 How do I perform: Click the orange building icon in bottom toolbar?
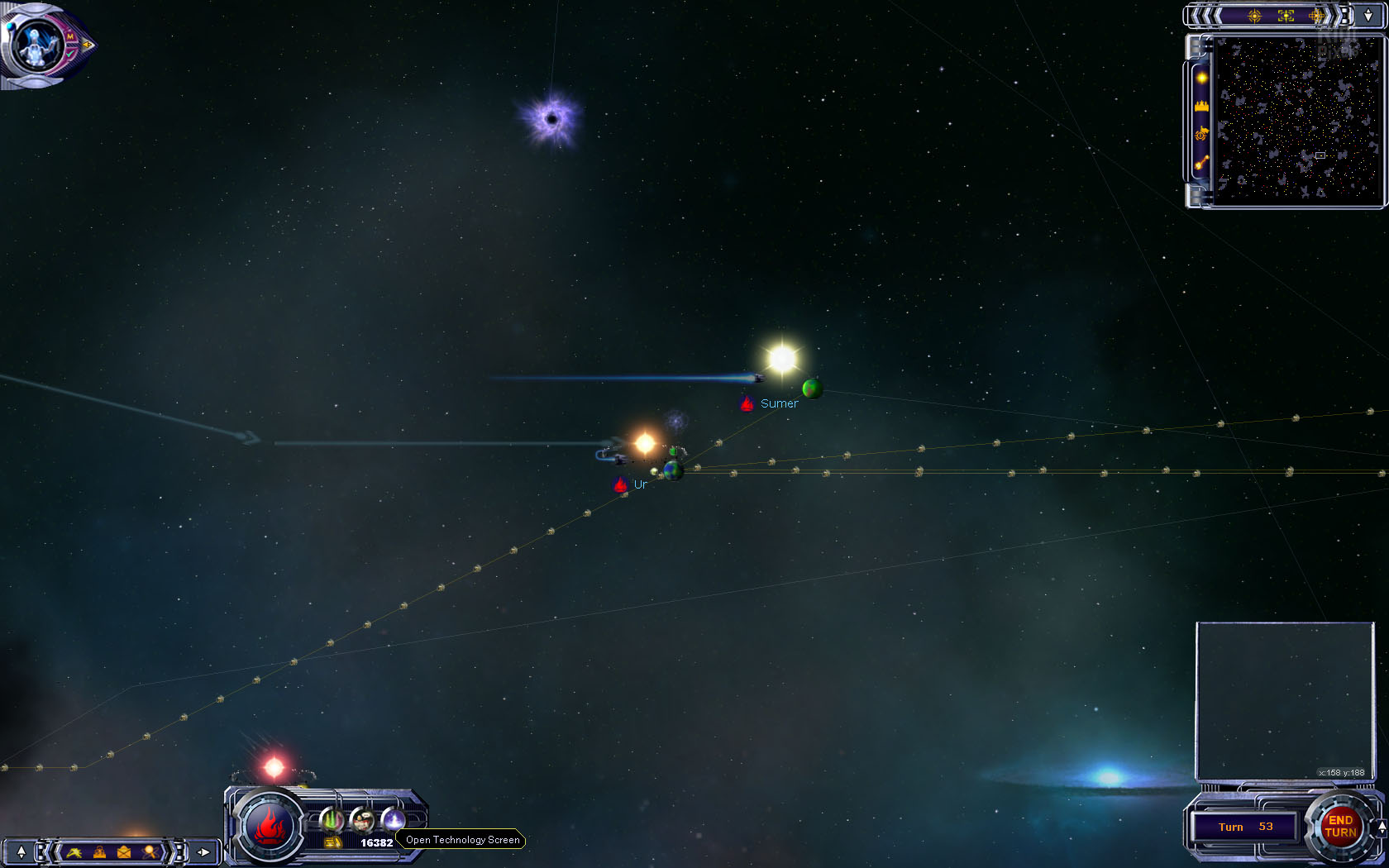pyautogui.click(x=99, y=851)
